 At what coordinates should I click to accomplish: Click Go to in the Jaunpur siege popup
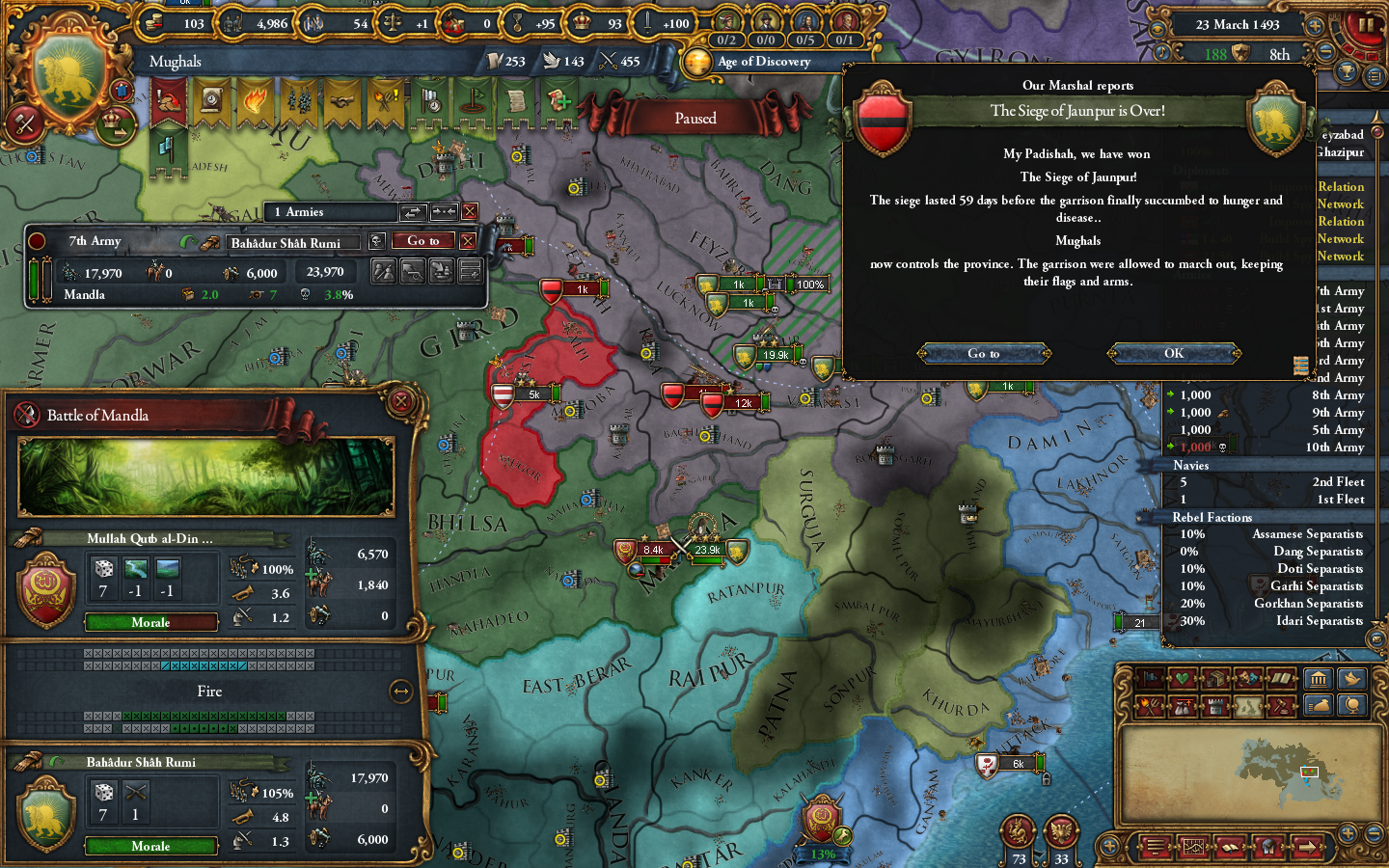point(983,353)
